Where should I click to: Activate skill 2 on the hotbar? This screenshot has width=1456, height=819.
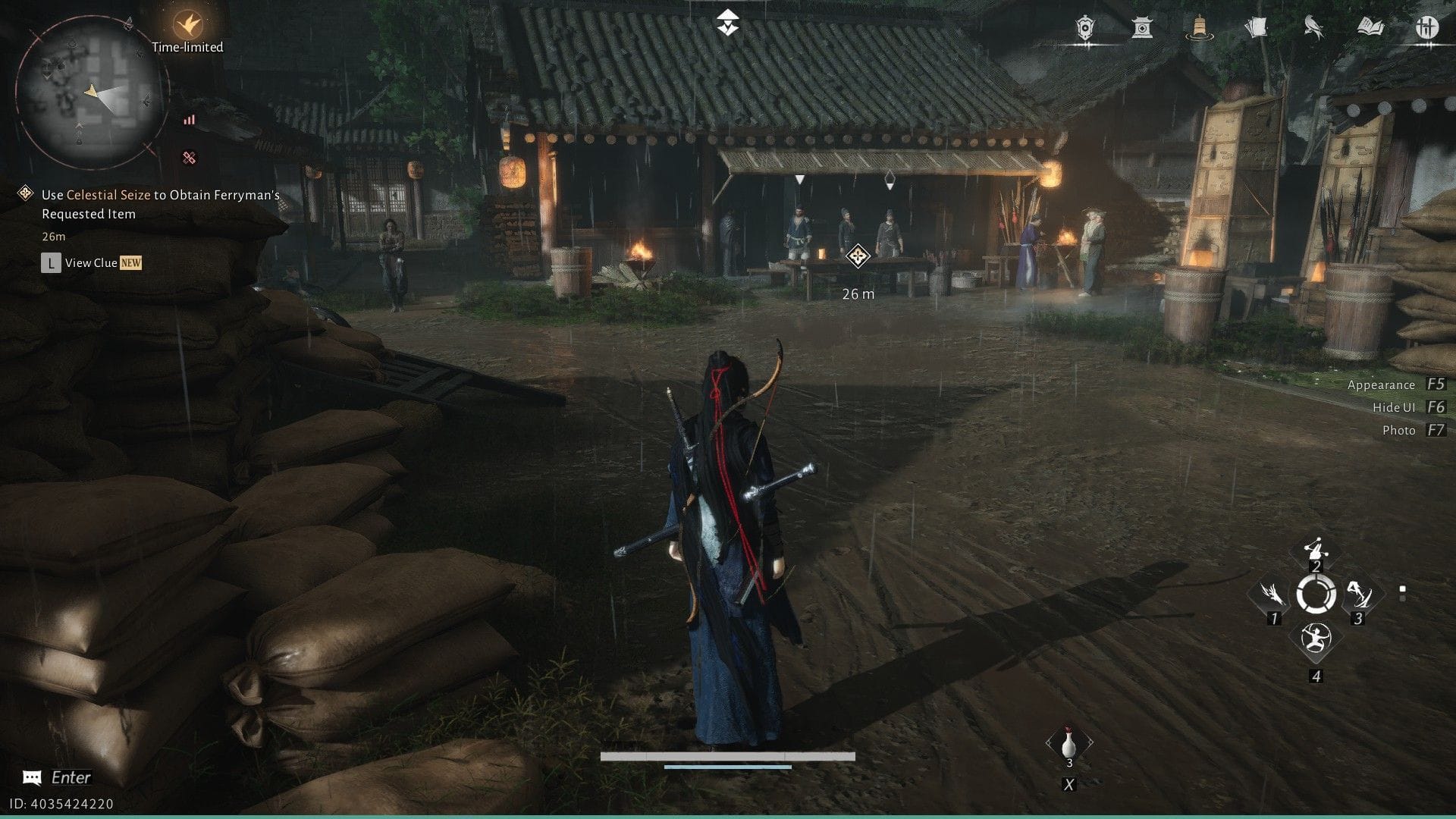pos(1316,548)
